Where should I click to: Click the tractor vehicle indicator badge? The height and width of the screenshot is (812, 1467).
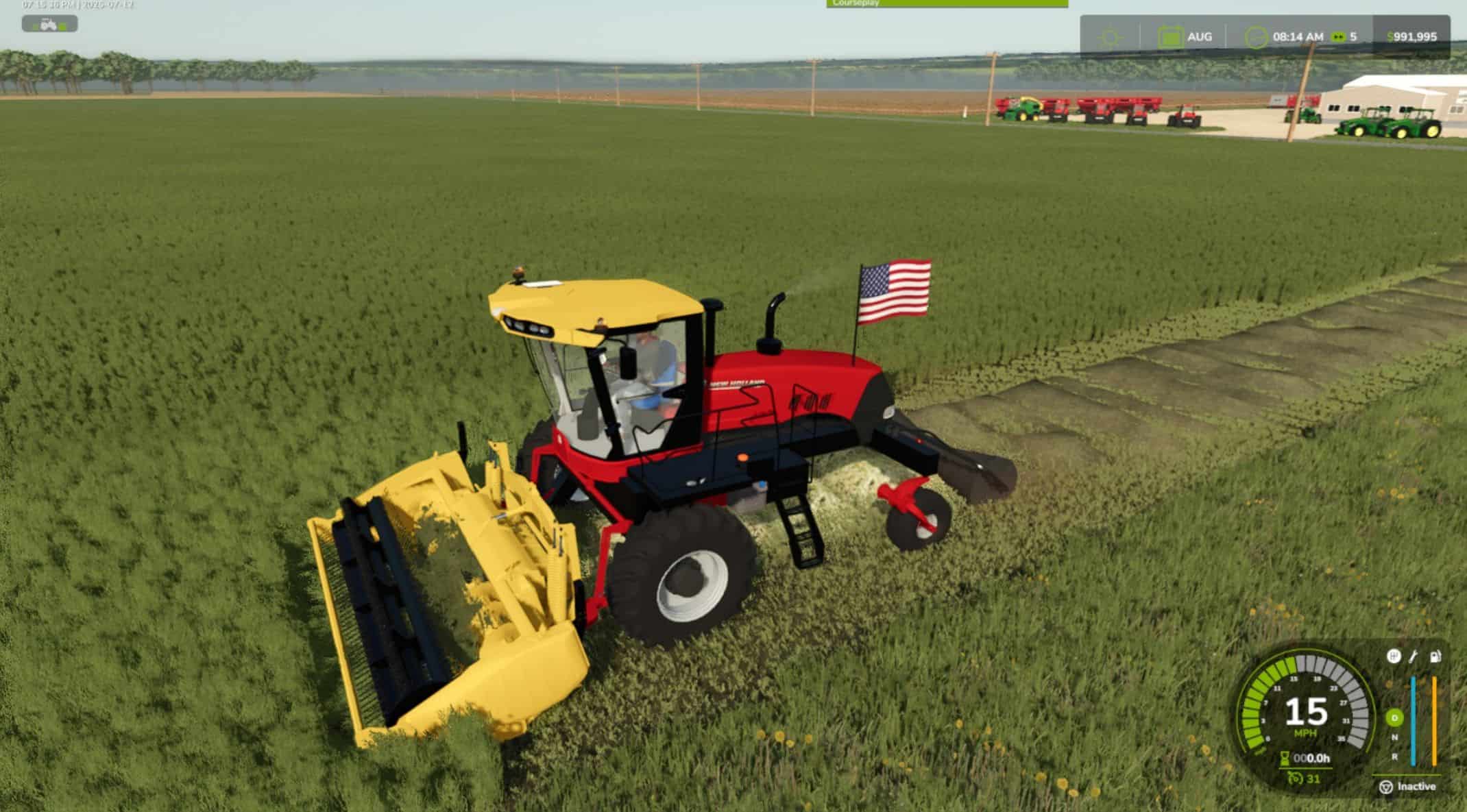(x=49, y=25)
